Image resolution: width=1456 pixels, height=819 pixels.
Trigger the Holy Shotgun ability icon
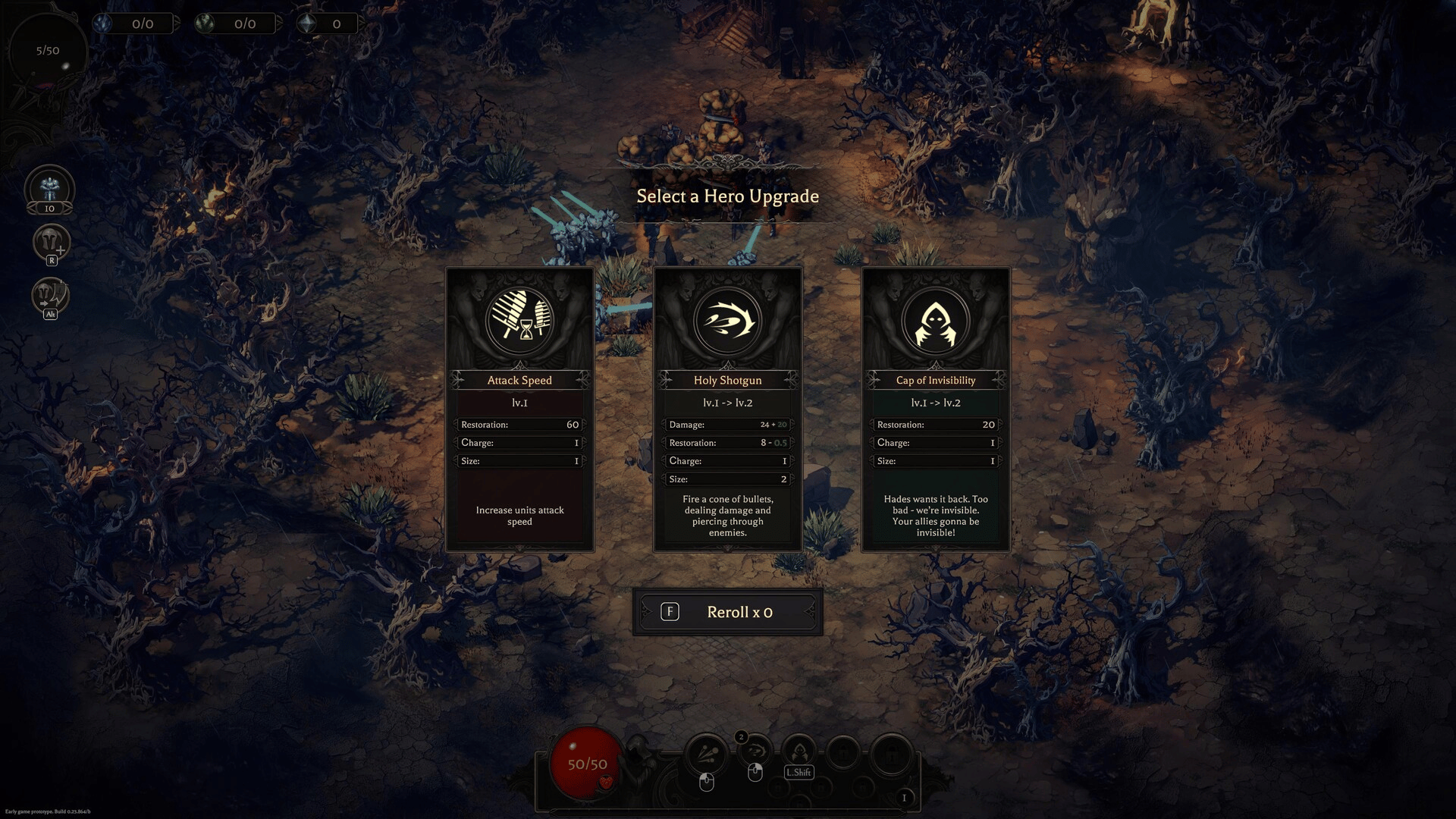click(x=755, y=752)
